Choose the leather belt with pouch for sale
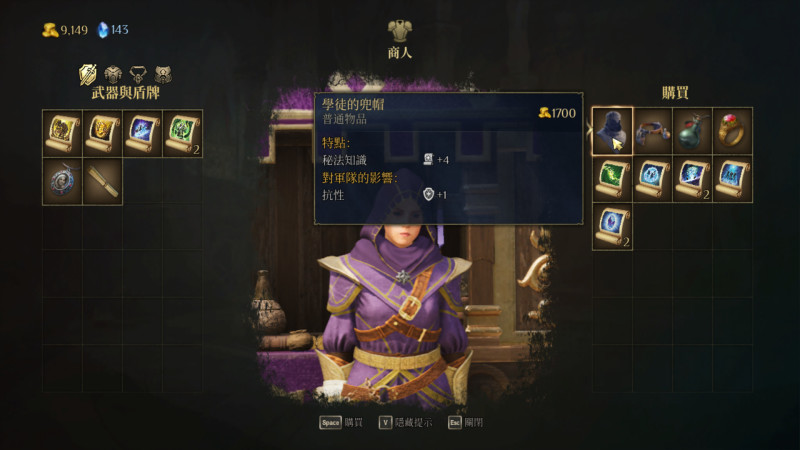This screenshot has height=450, width=800. 652,130
